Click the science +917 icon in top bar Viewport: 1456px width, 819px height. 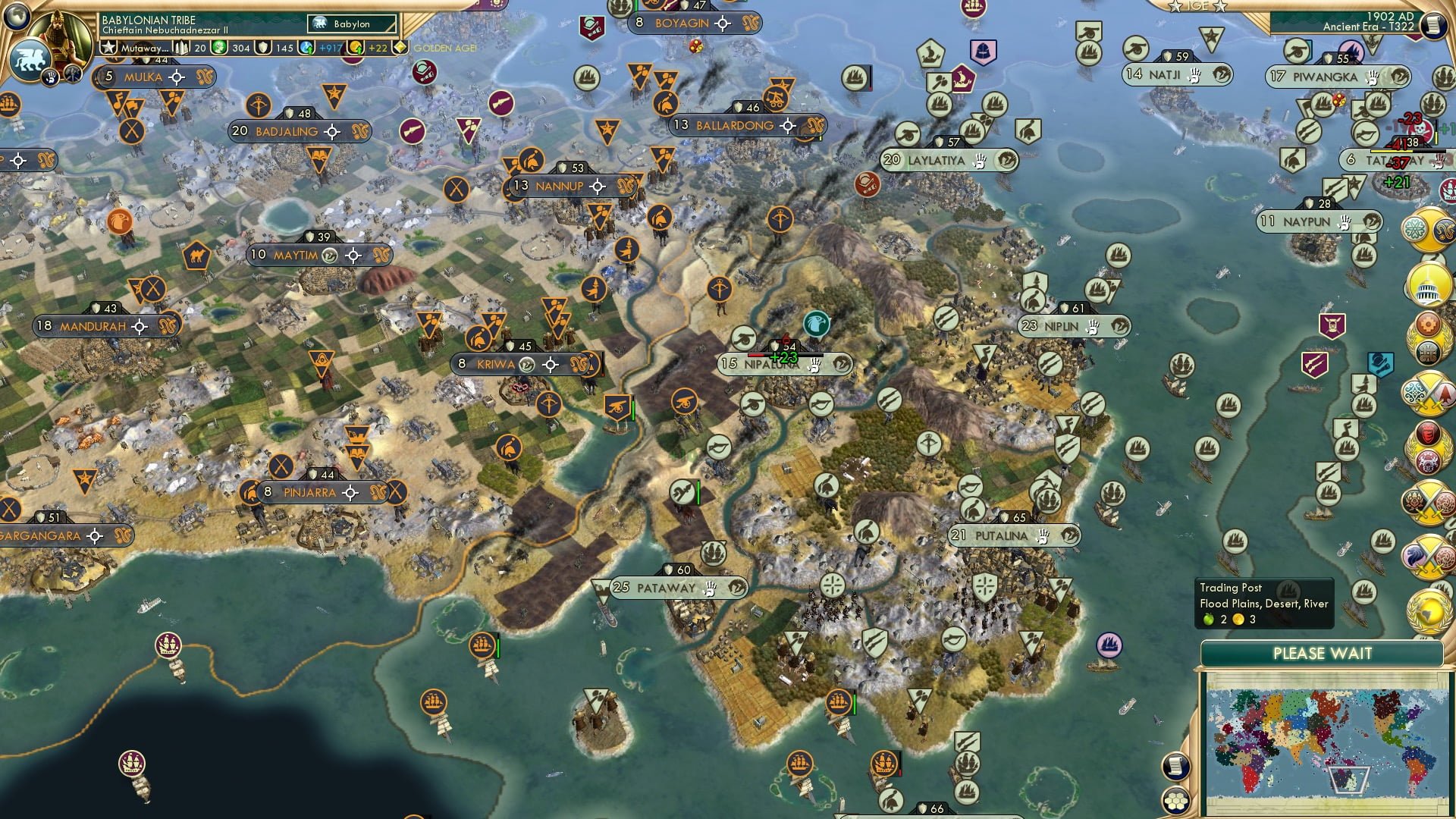305,47
